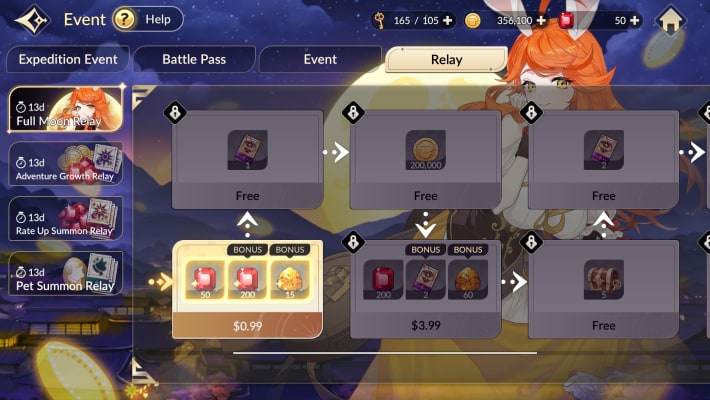Switch to the Battle Pass tab
The height and width of the screenshot is (400, 710).
click(x=194, y=59)
